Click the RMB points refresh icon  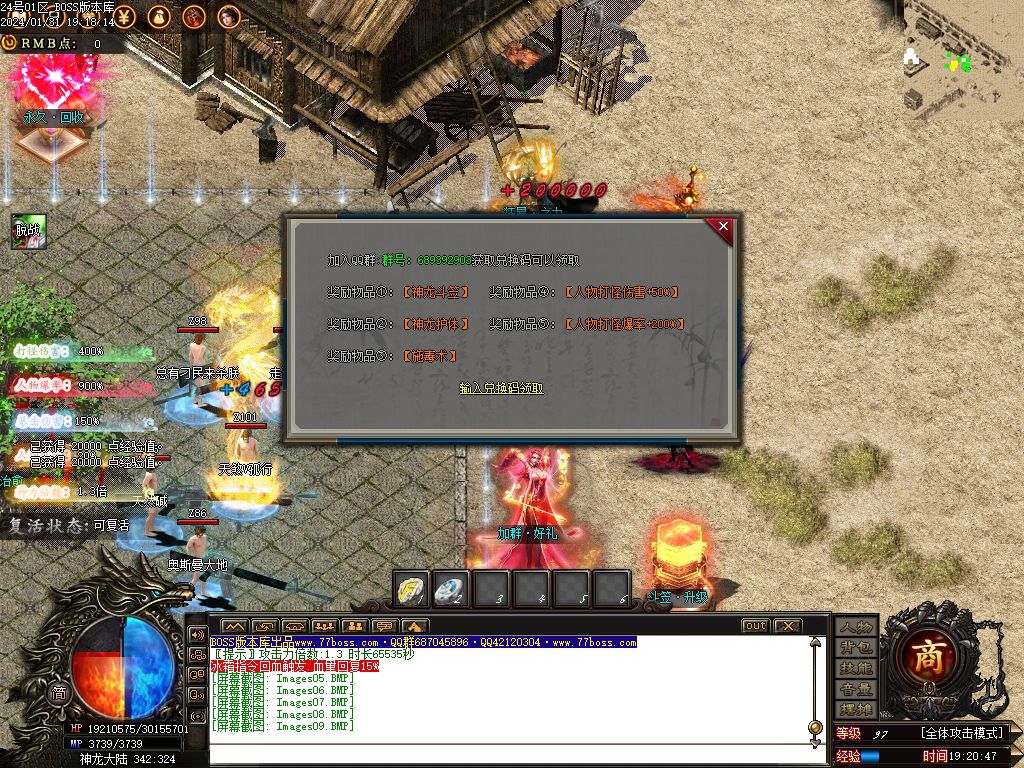pyautogui.click(x=9, y=43)
